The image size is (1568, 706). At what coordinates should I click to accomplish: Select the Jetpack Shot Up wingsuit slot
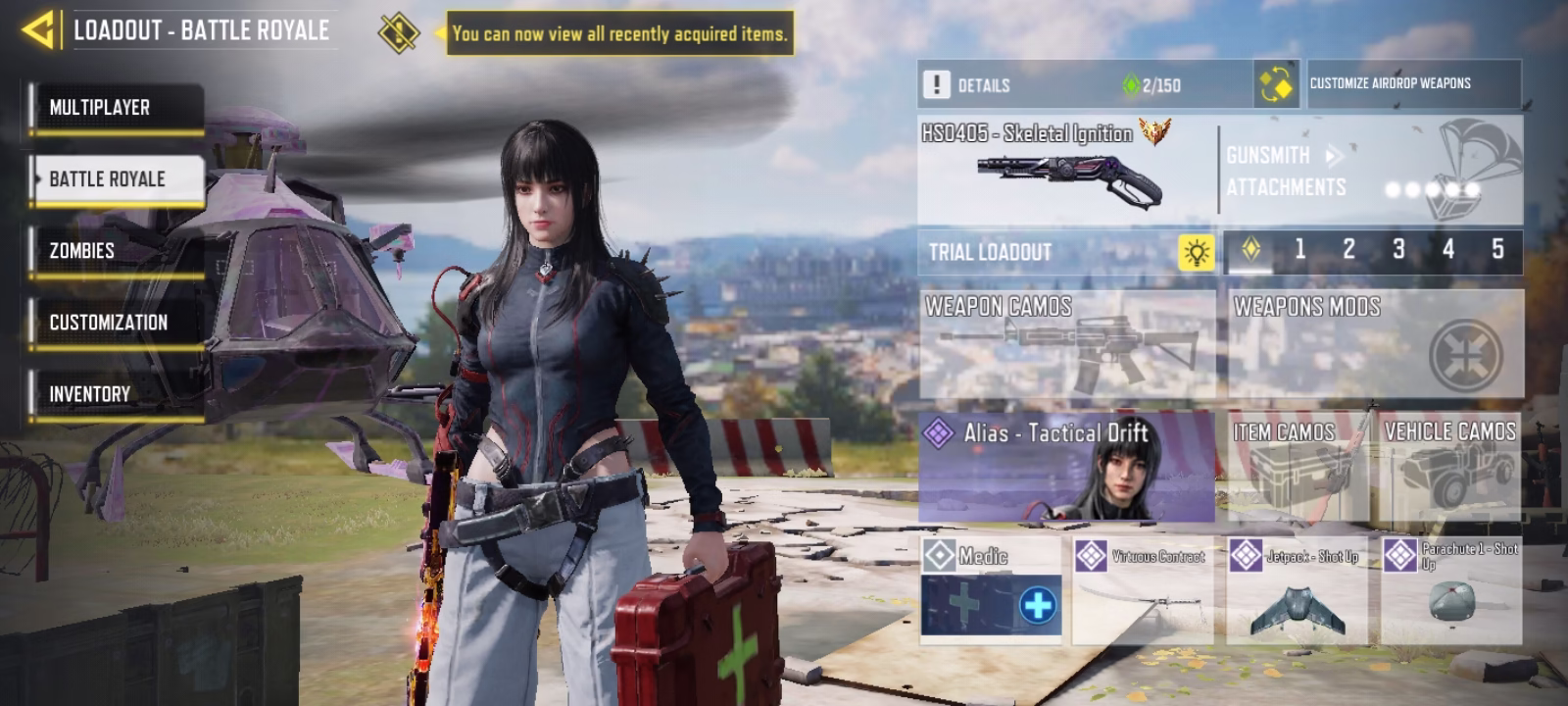click(1296, 590)
